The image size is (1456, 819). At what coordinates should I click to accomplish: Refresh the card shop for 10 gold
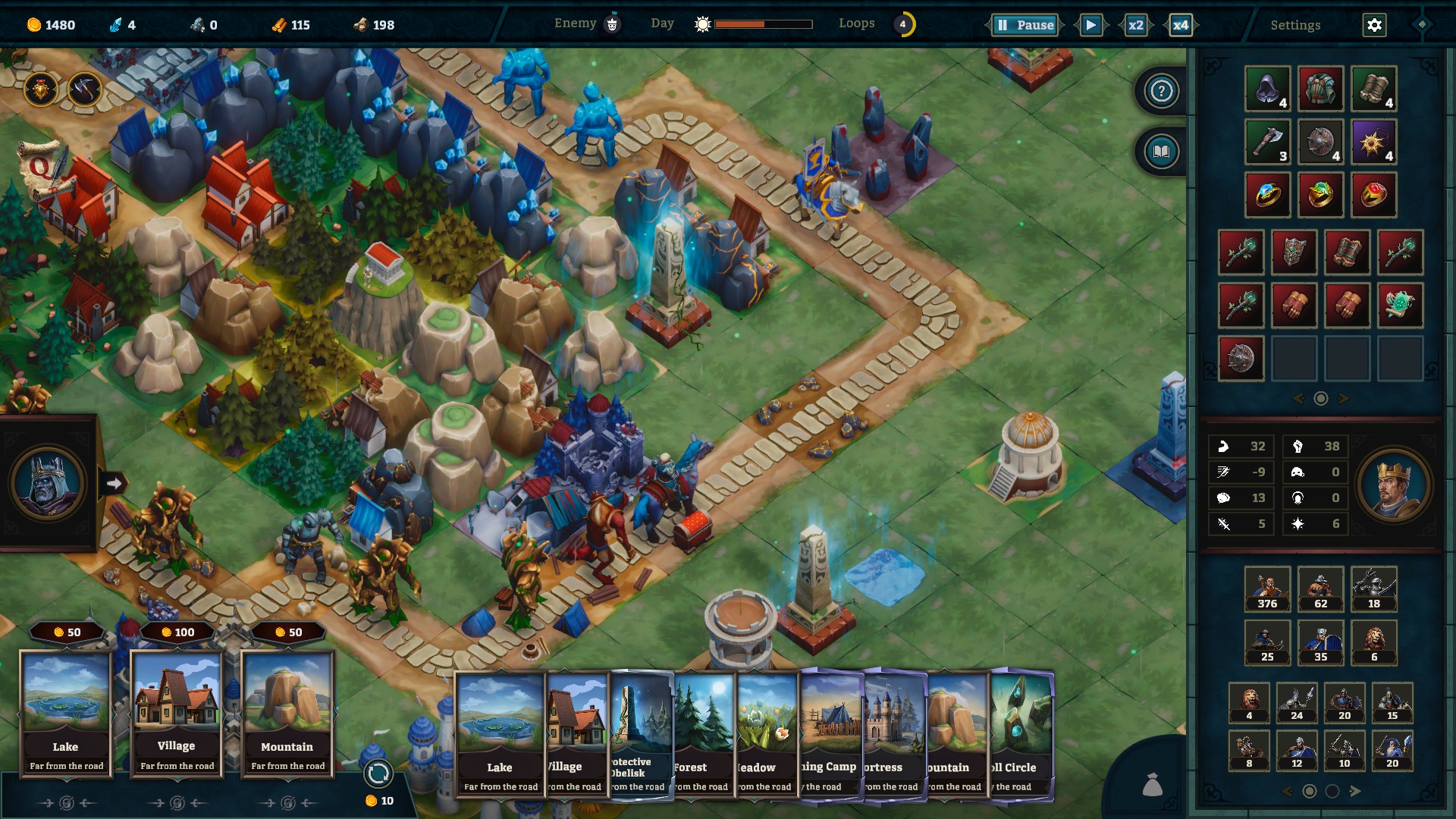tap(378, 774)
